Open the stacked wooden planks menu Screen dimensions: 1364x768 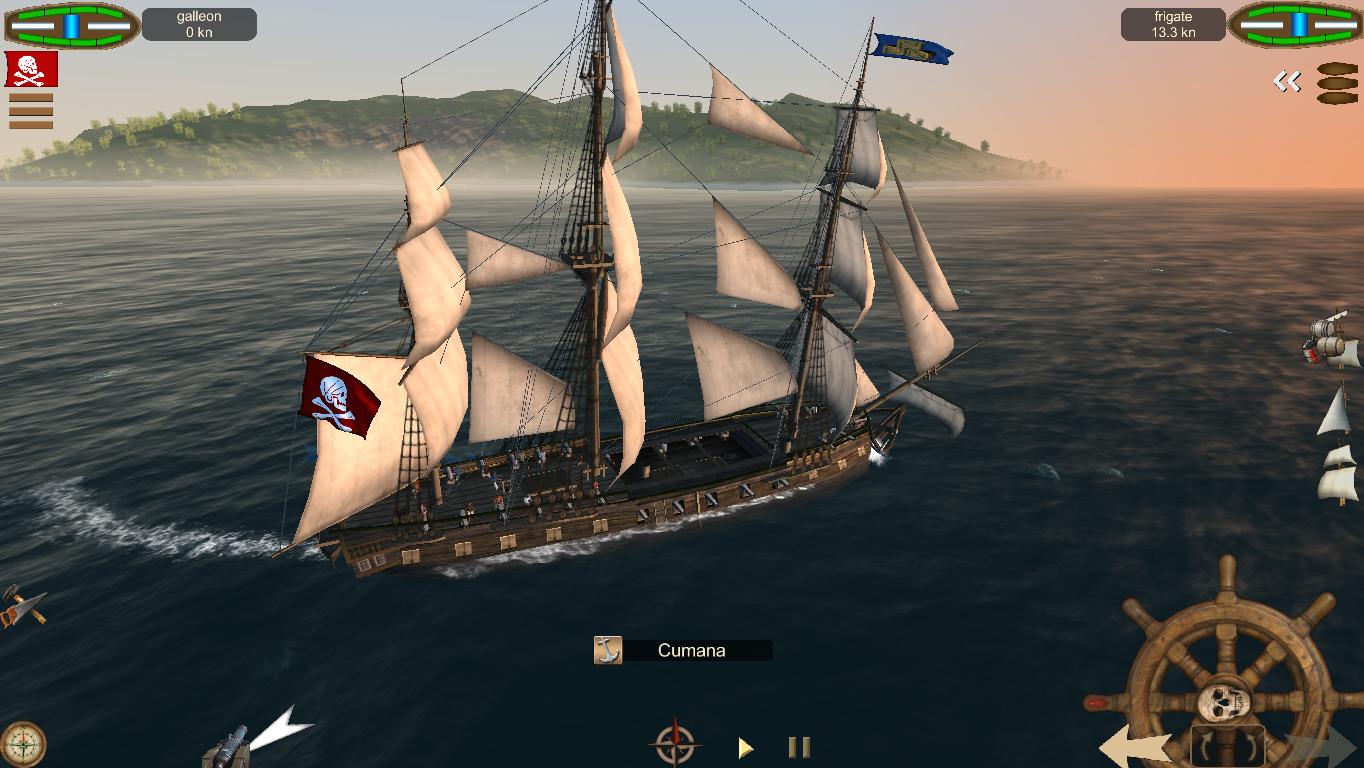coord(1337,84)
